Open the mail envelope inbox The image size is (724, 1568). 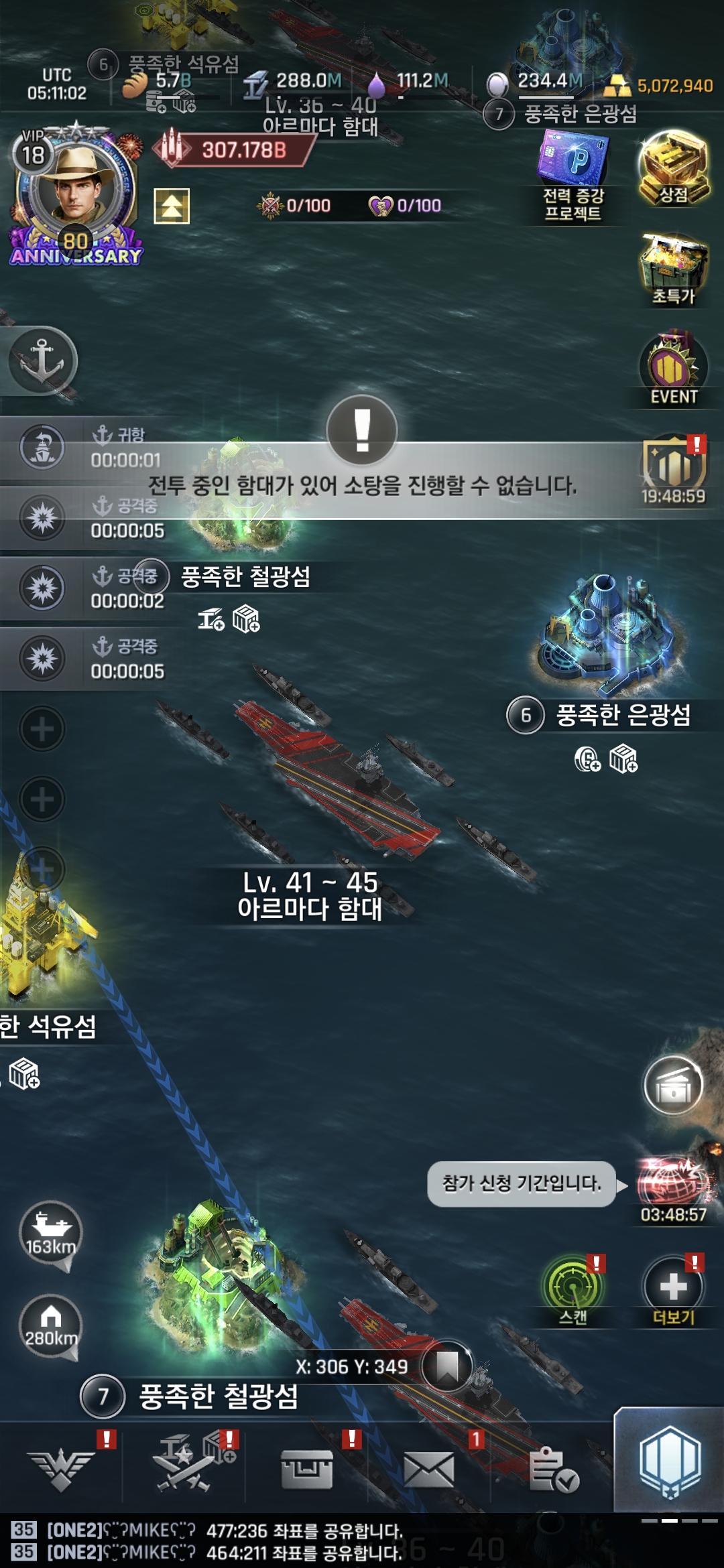tap(429, 1470)
